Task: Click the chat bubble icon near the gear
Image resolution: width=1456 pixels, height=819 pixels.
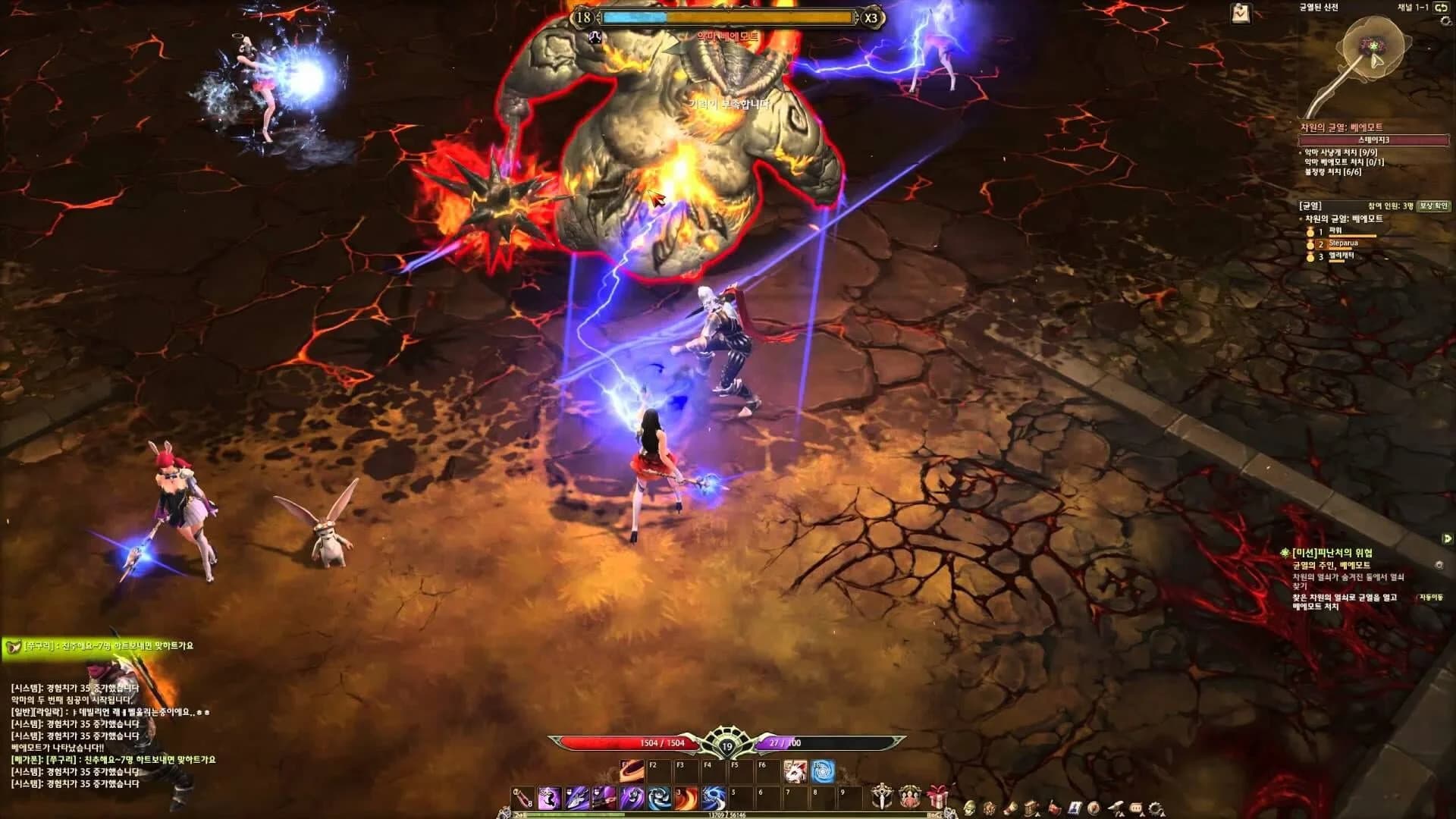Action: pyautogui.click(x=1135, y=808)
